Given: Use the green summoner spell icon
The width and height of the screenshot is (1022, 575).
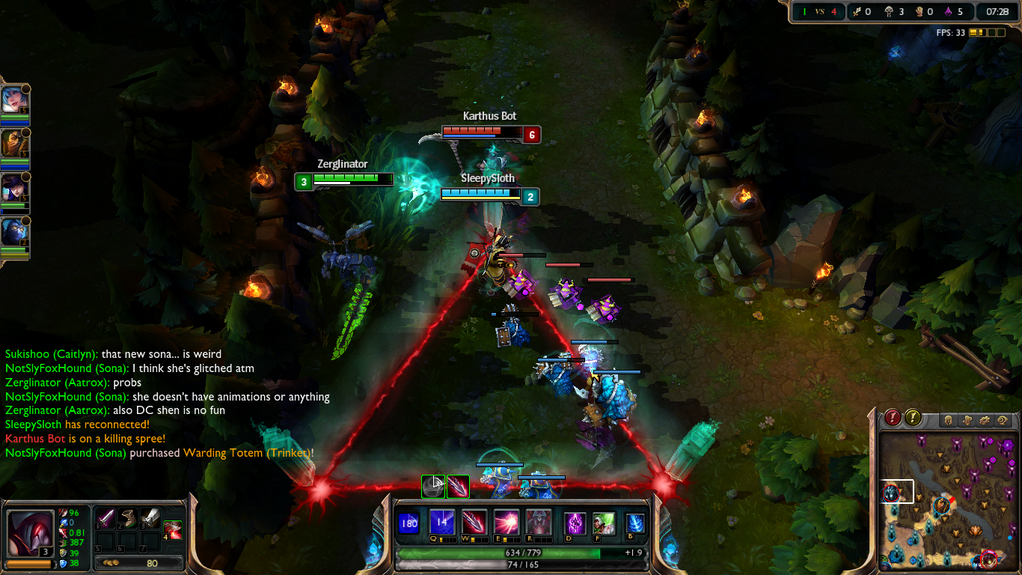Looking at the screenshot, I should 604,523.
